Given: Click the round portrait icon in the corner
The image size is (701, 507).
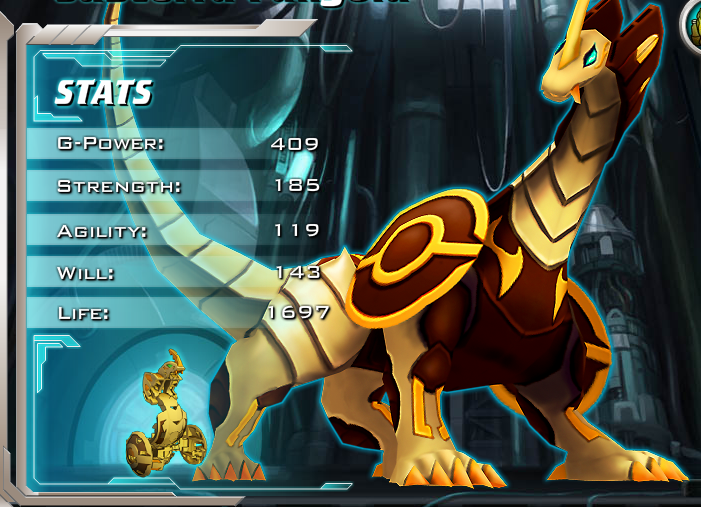Looking at the screenshot, I should pyautogui.click(x=692, y=22).
